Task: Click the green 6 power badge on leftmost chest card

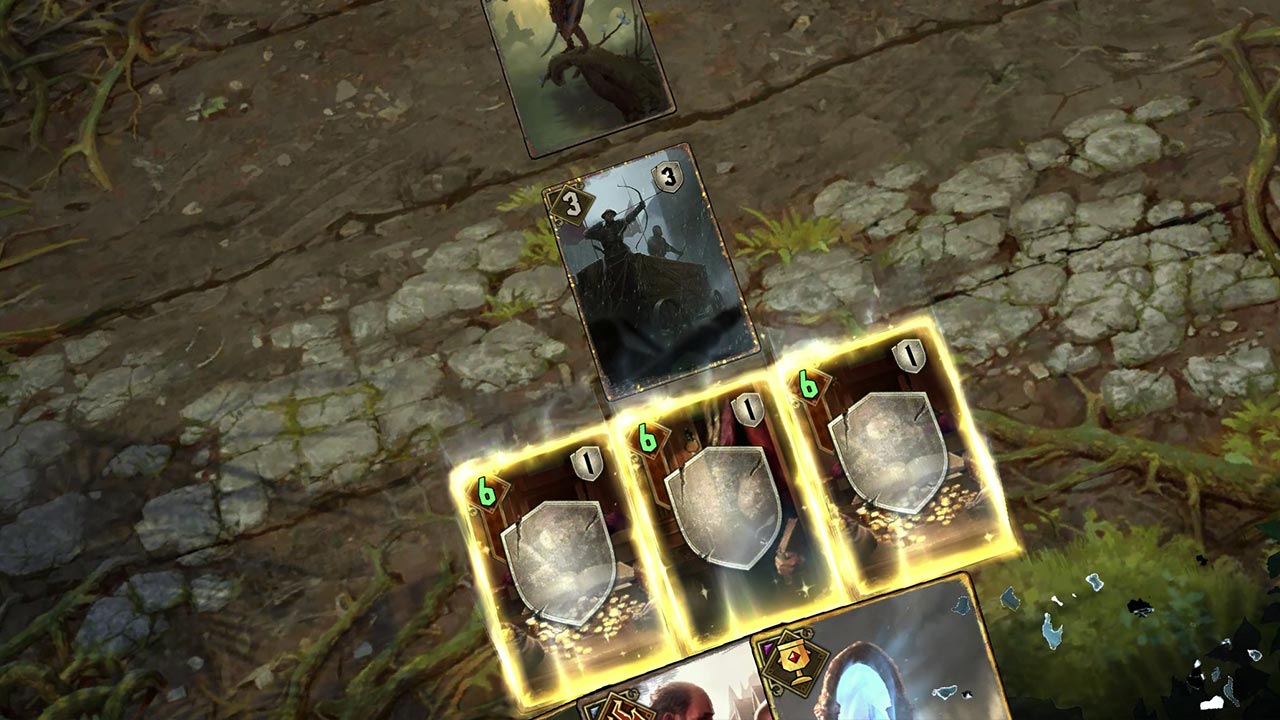Action: (485, 490)
